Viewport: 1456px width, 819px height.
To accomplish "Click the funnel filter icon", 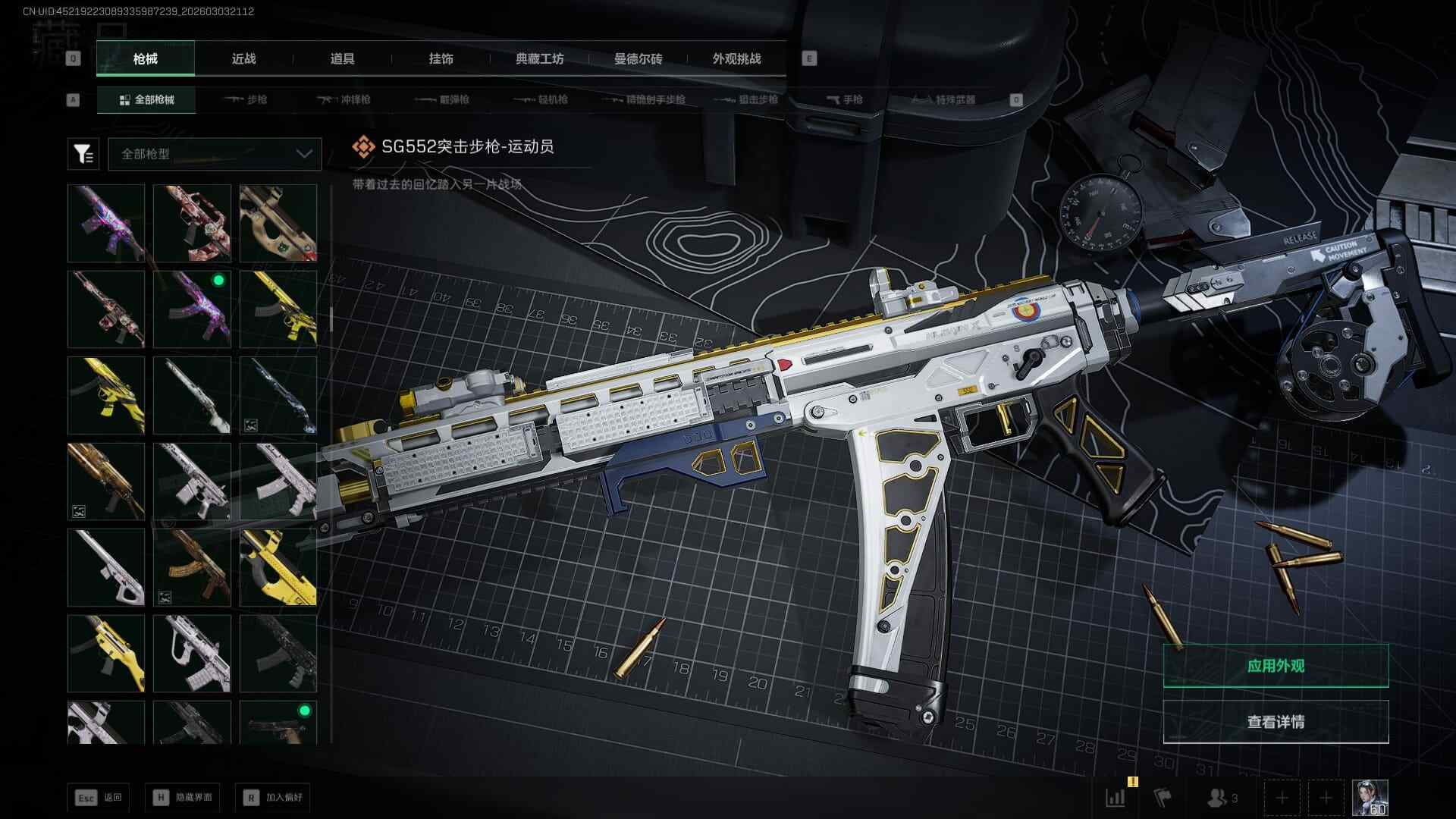I will coord(83,154).
